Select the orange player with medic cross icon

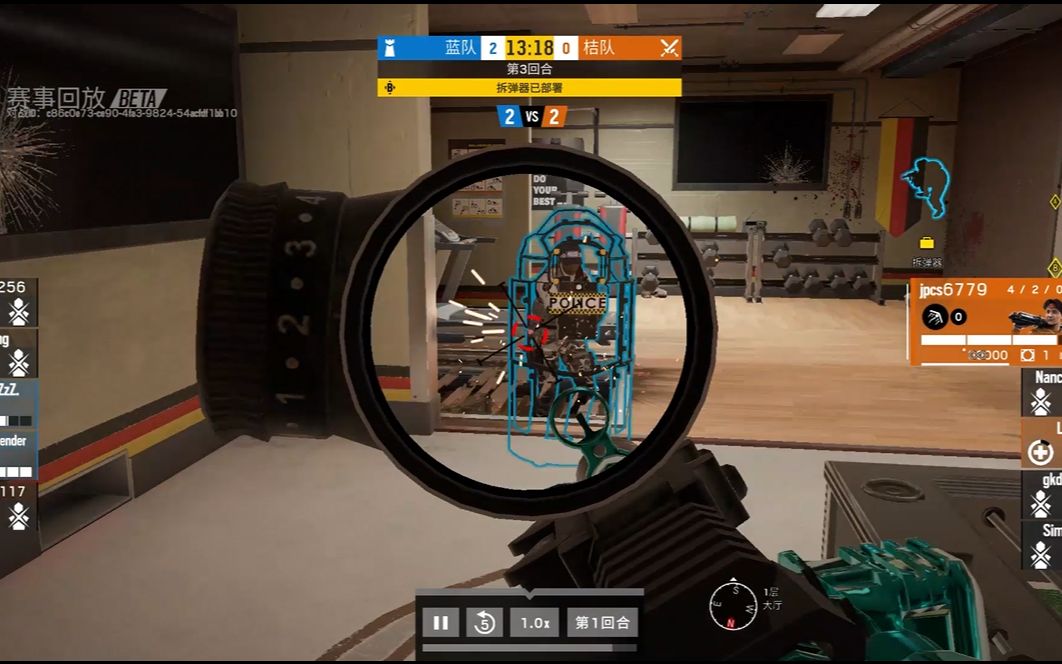1041,443
